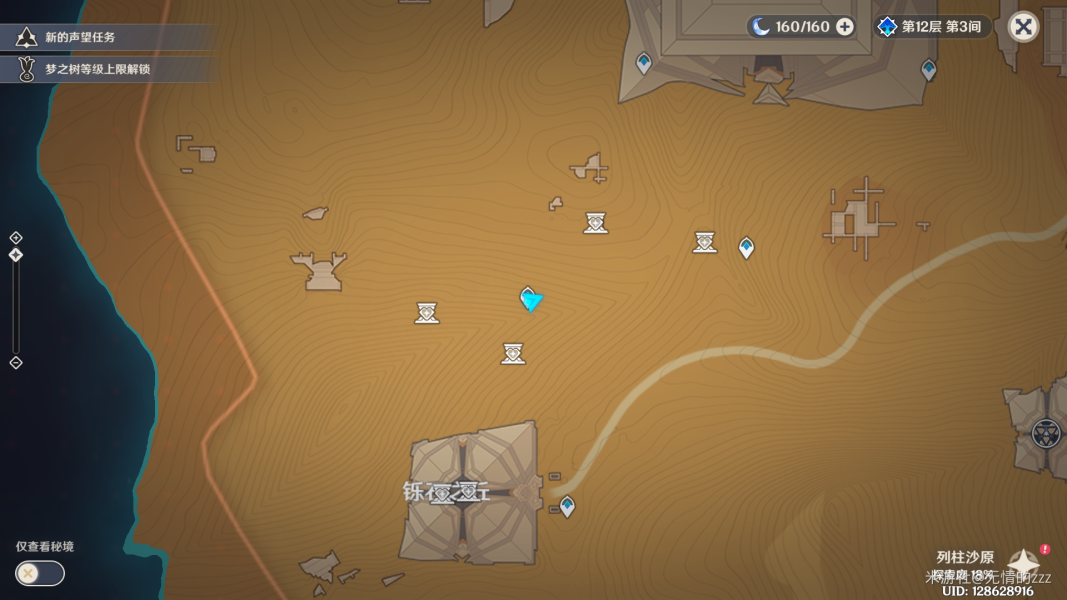Click the map zoom slider handle

coord(16,255)
